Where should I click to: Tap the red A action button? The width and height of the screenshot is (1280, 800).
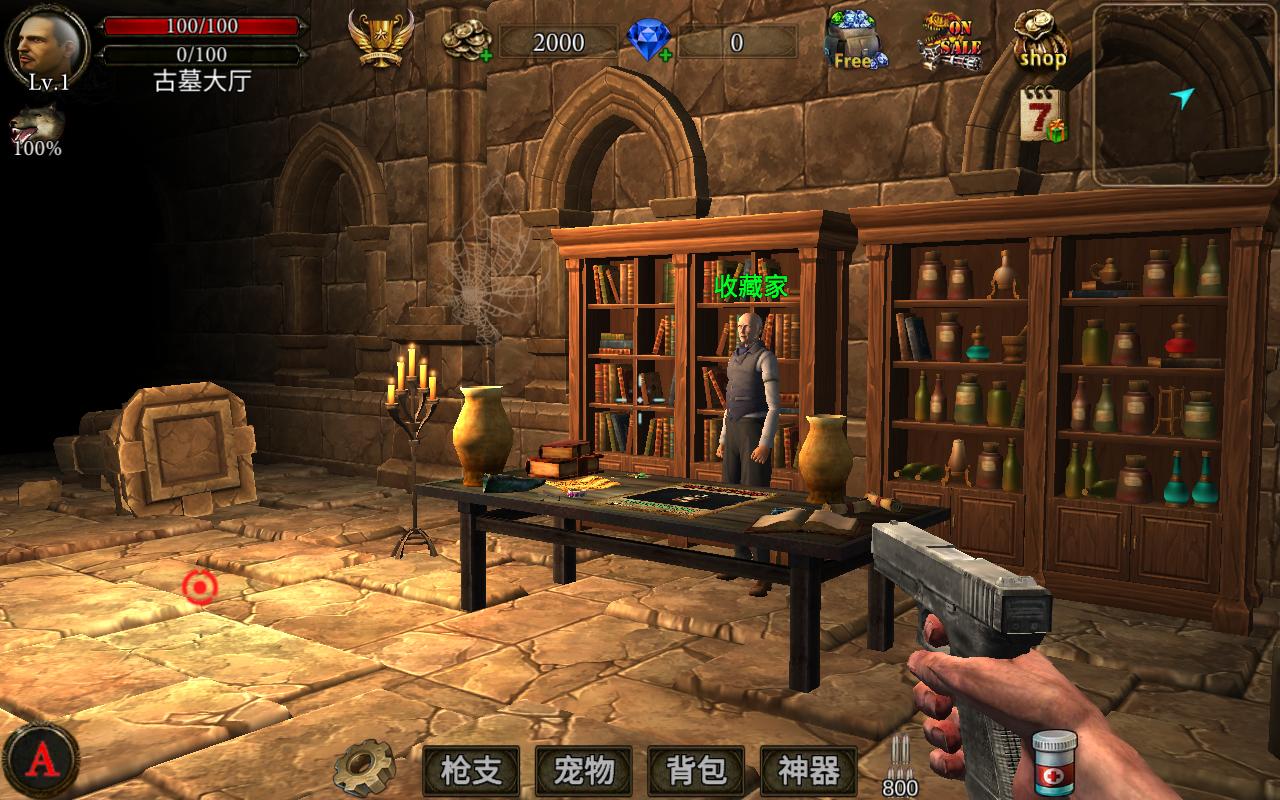click(40, 760)
